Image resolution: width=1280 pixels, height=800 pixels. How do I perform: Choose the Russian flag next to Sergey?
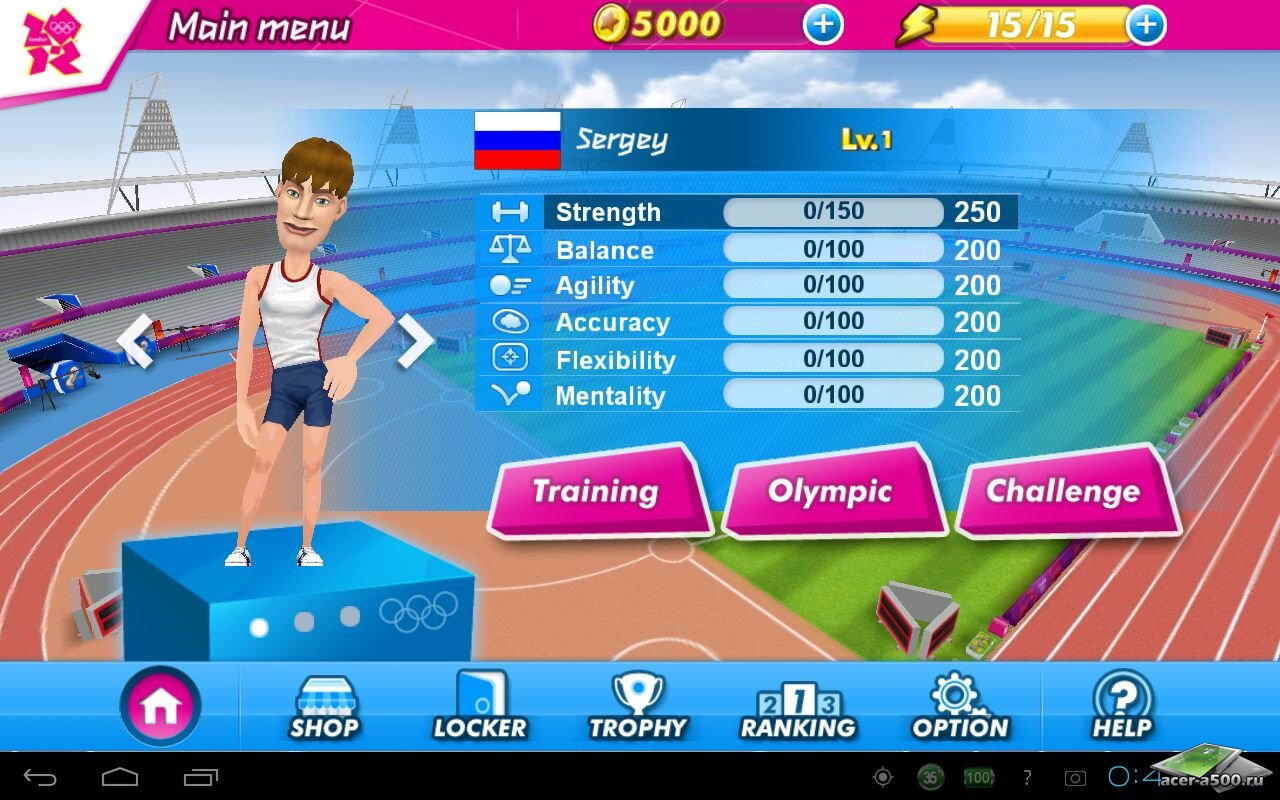pyautogui.click(x=517, y=140)
